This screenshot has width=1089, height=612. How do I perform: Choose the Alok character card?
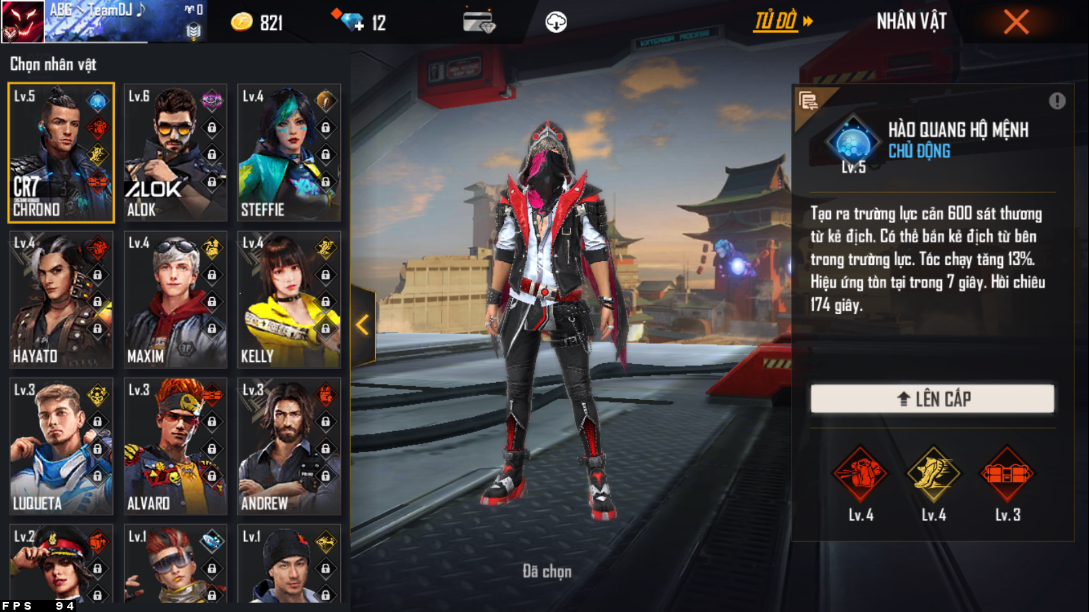pos(175,152)
